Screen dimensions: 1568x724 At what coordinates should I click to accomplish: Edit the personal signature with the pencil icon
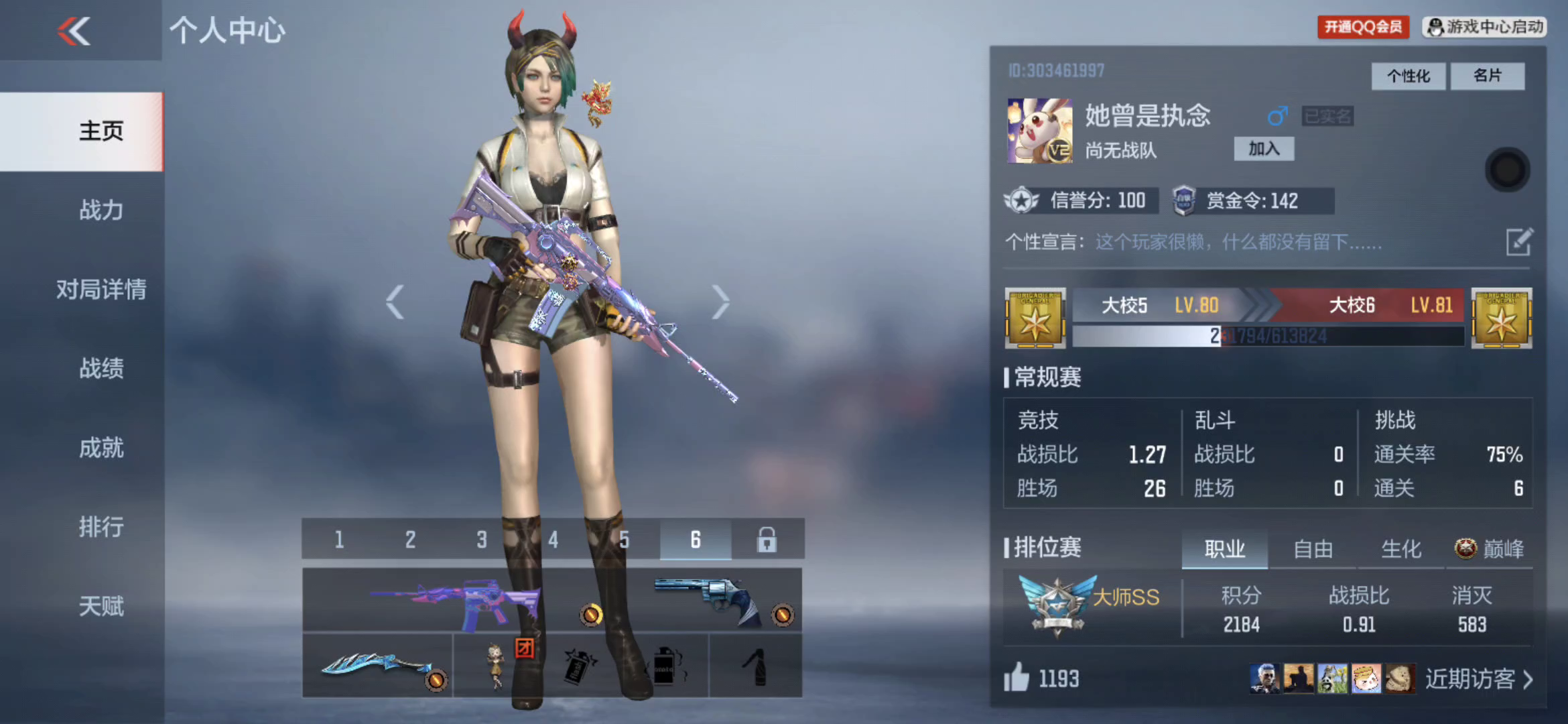[x=1518, y=242]
